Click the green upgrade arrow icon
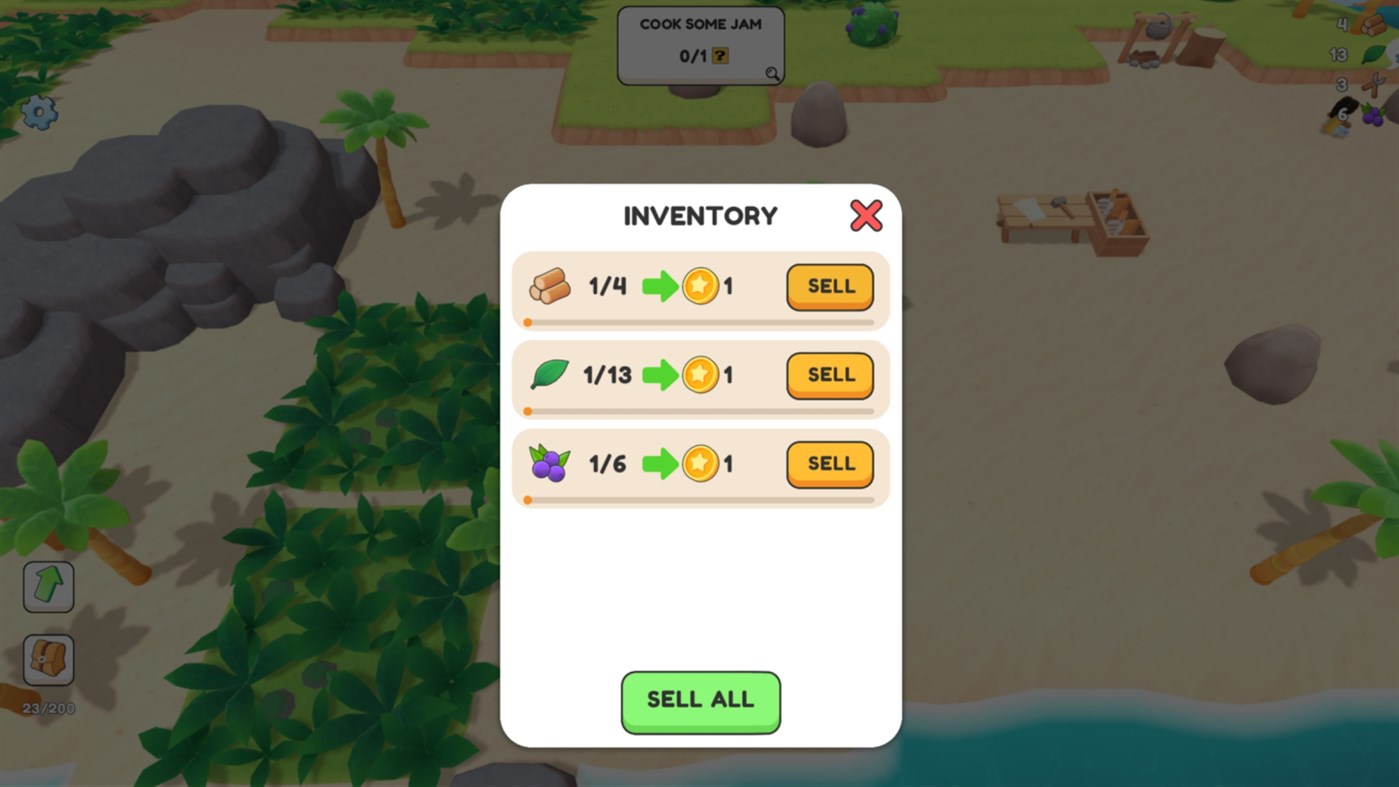This screenshot has height=787, width=1399. tap(47, 586)
